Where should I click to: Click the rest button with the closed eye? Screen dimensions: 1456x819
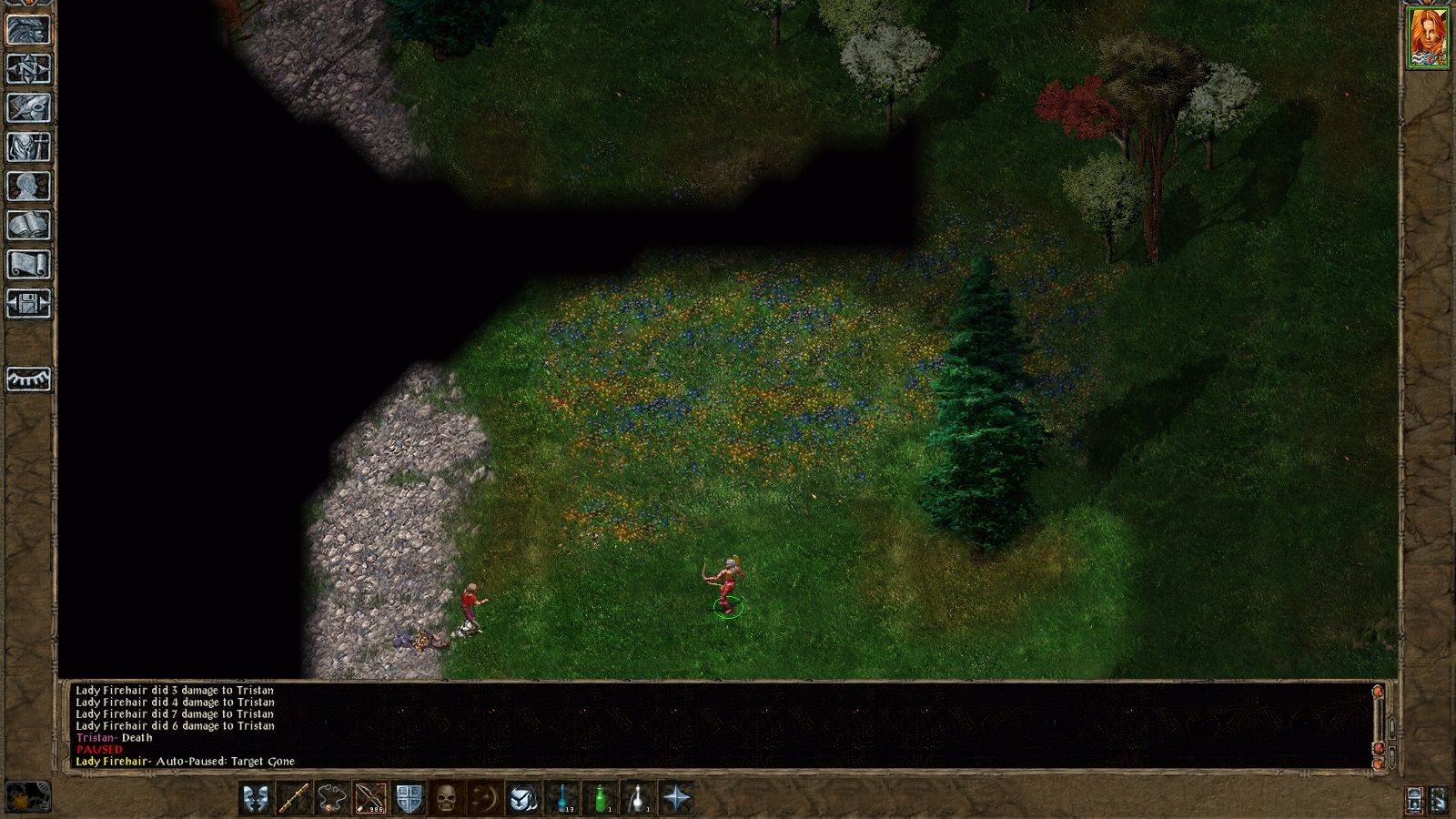click(x=29, y=379)
